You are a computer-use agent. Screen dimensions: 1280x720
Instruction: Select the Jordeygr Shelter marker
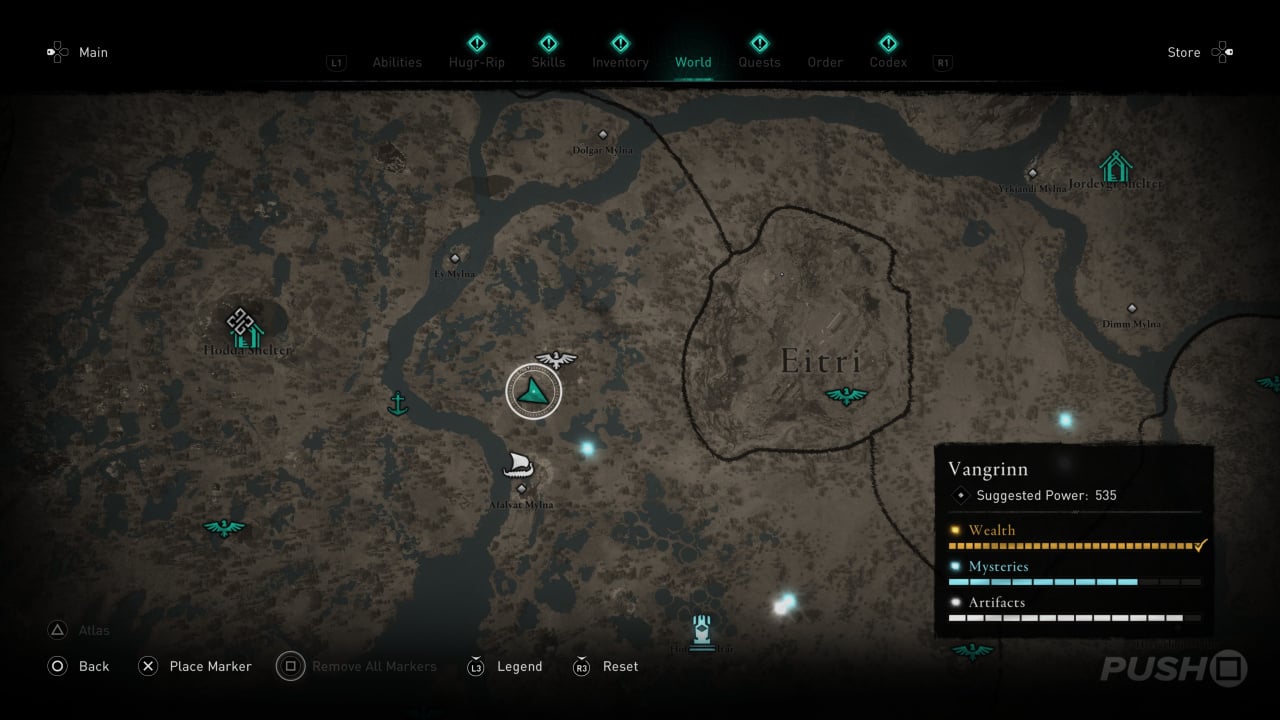[1115, 165]
